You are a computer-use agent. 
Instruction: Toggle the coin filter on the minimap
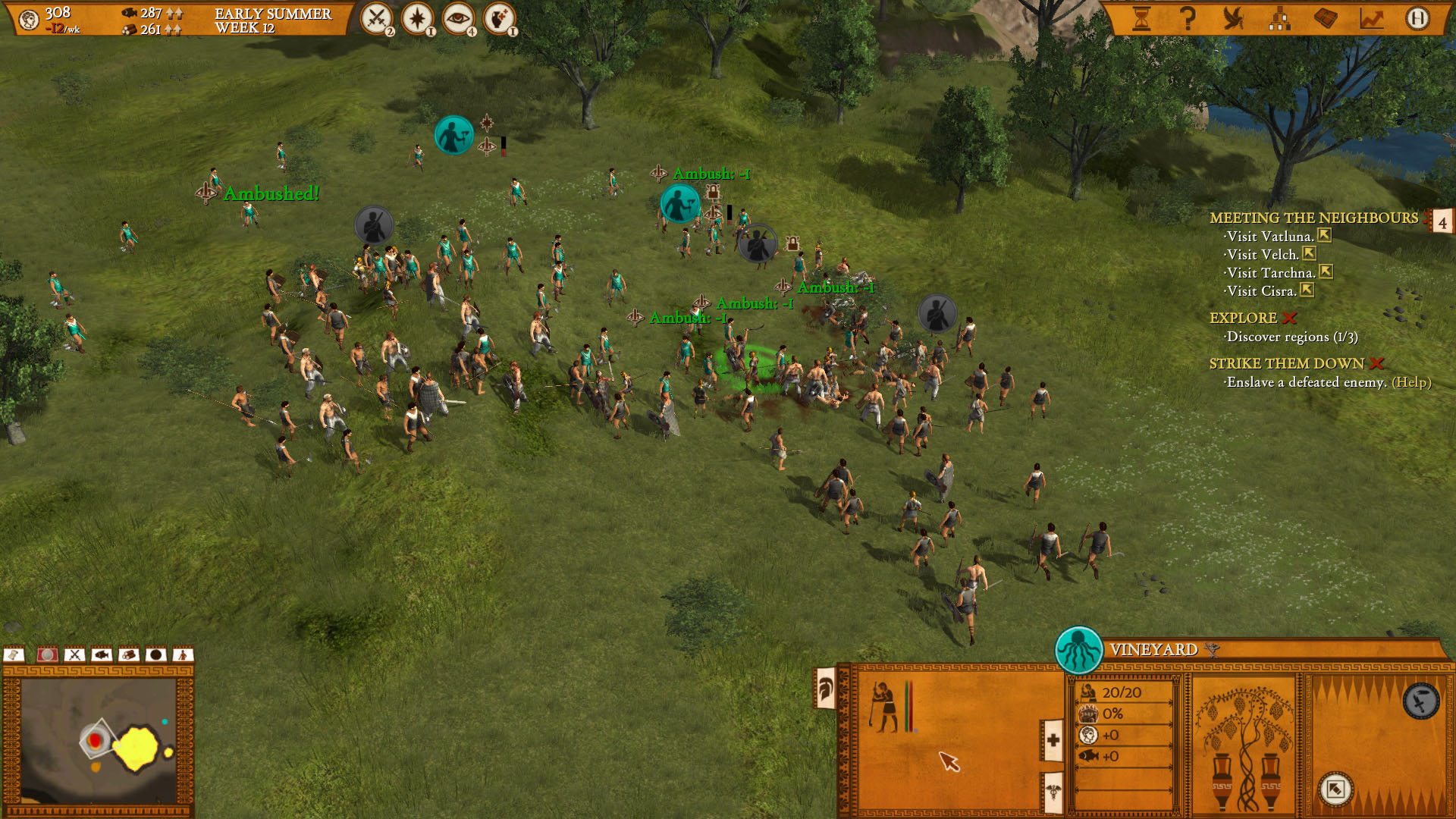(x=47, y=654)
